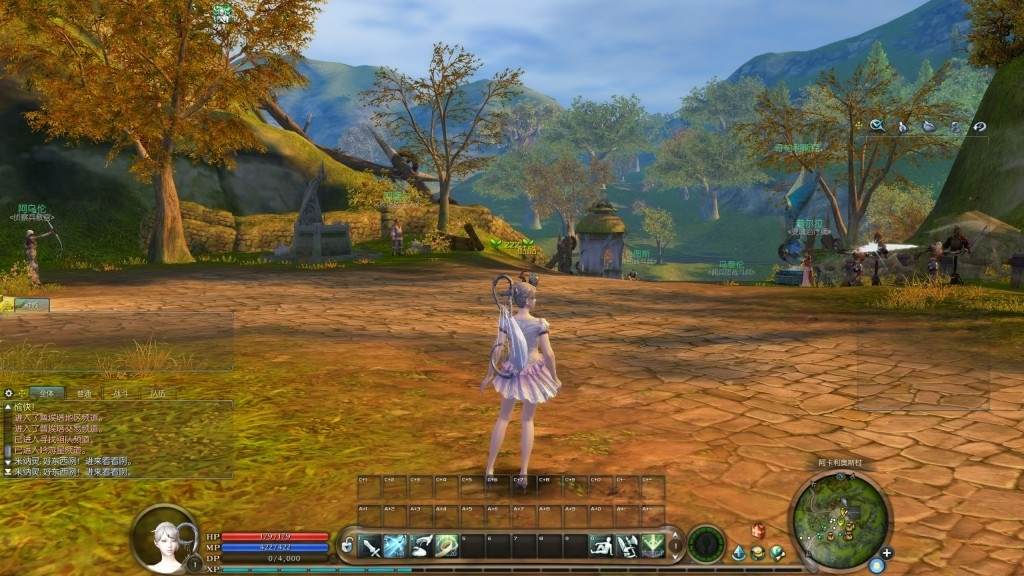
Task: Use the blue slash skill on the hotbar
Action: click(396, 546)
